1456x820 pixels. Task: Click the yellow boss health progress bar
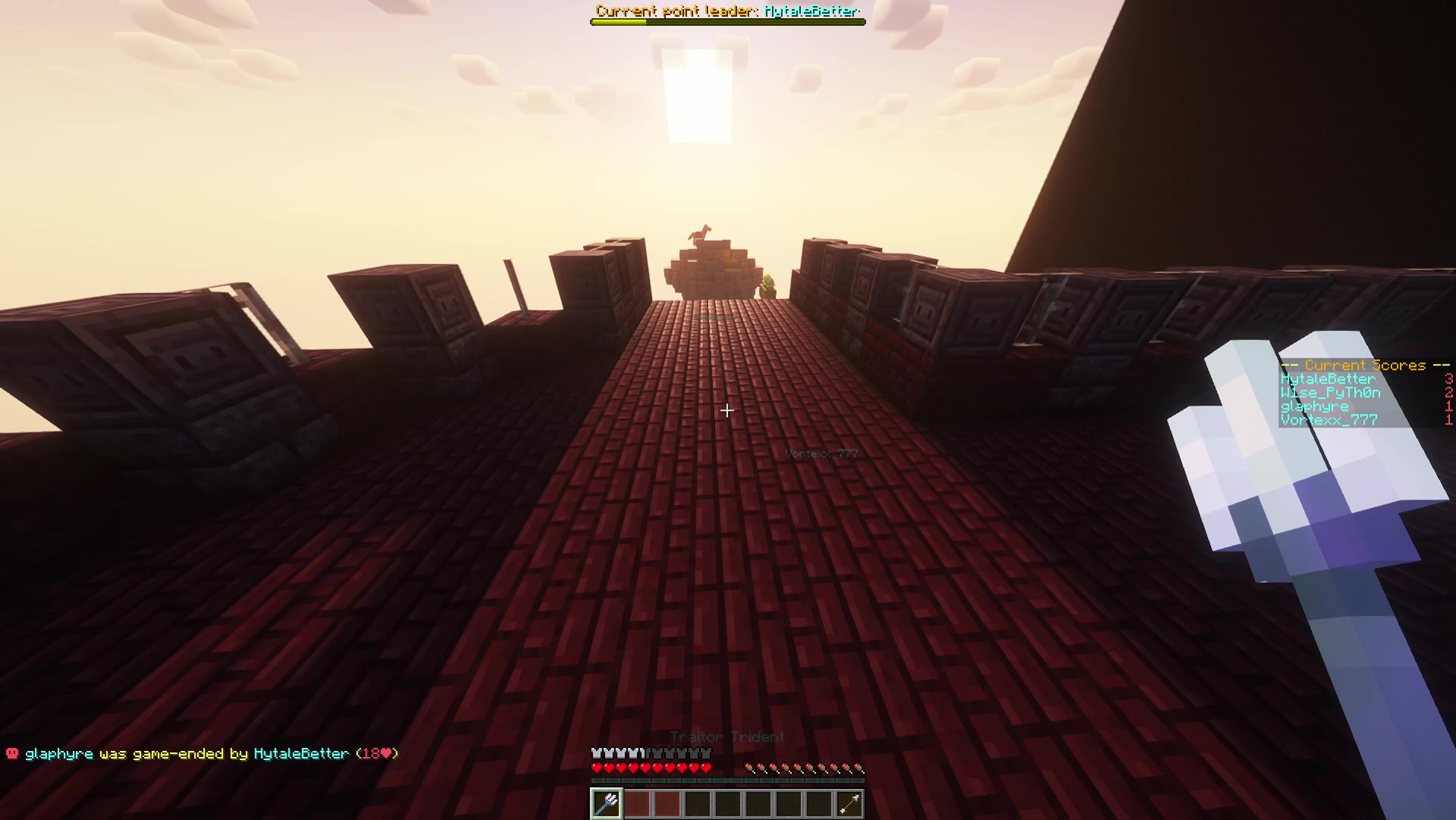point(619,21)
